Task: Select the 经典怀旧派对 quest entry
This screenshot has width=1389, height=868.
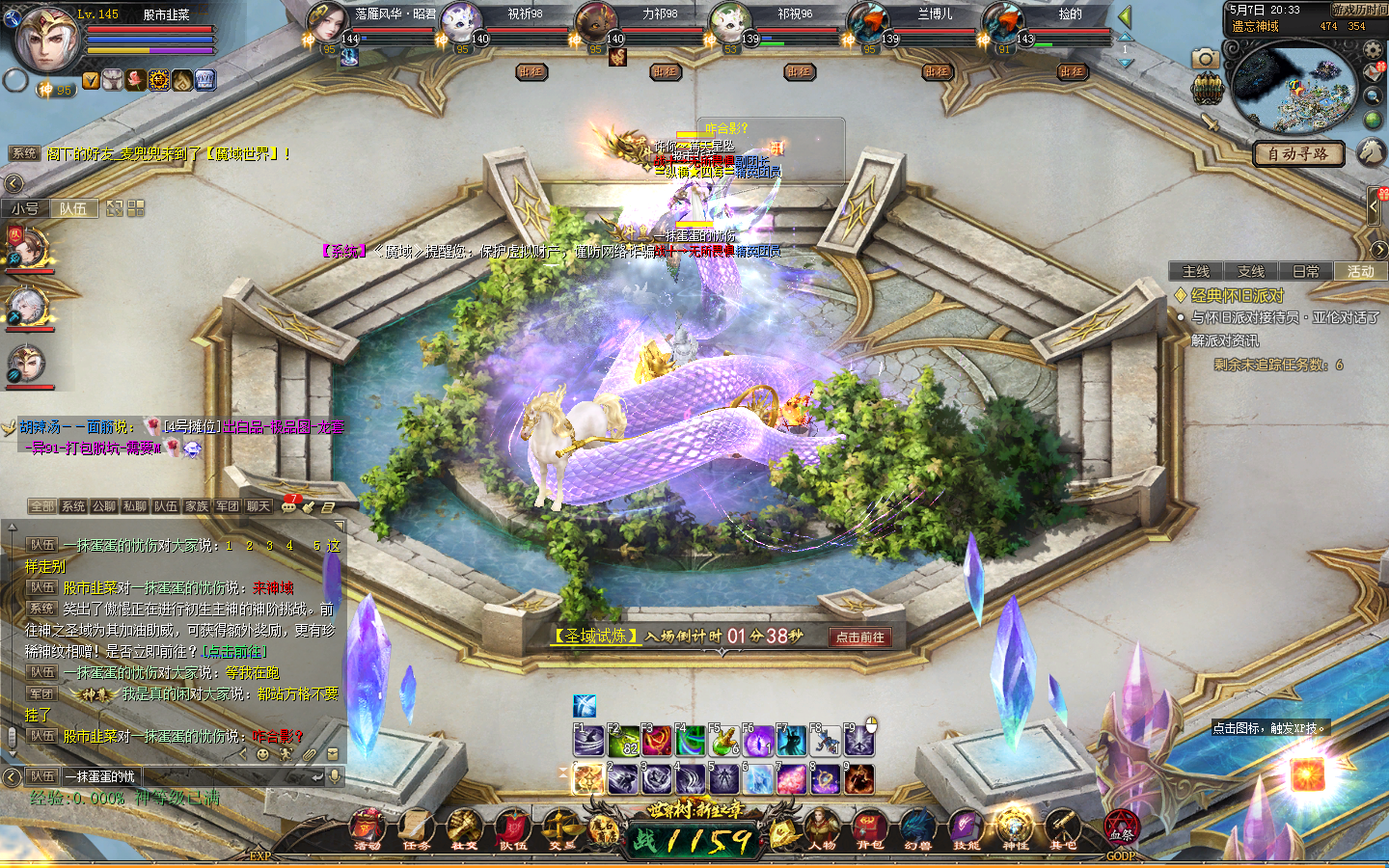Action: [1238, 295]
